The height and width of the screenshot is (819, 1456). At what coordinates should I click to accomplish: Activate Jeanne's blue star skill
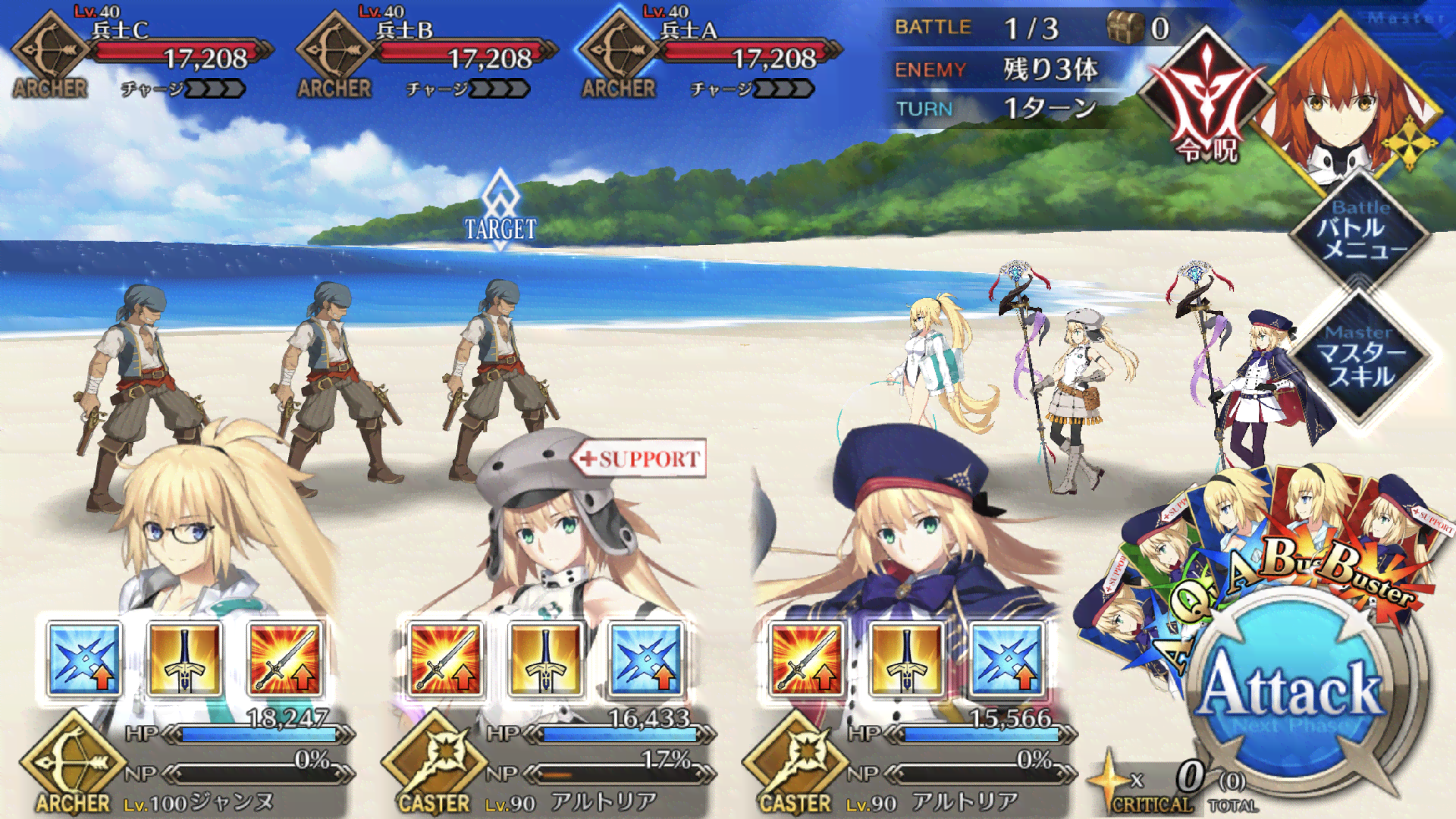[83, 658]
